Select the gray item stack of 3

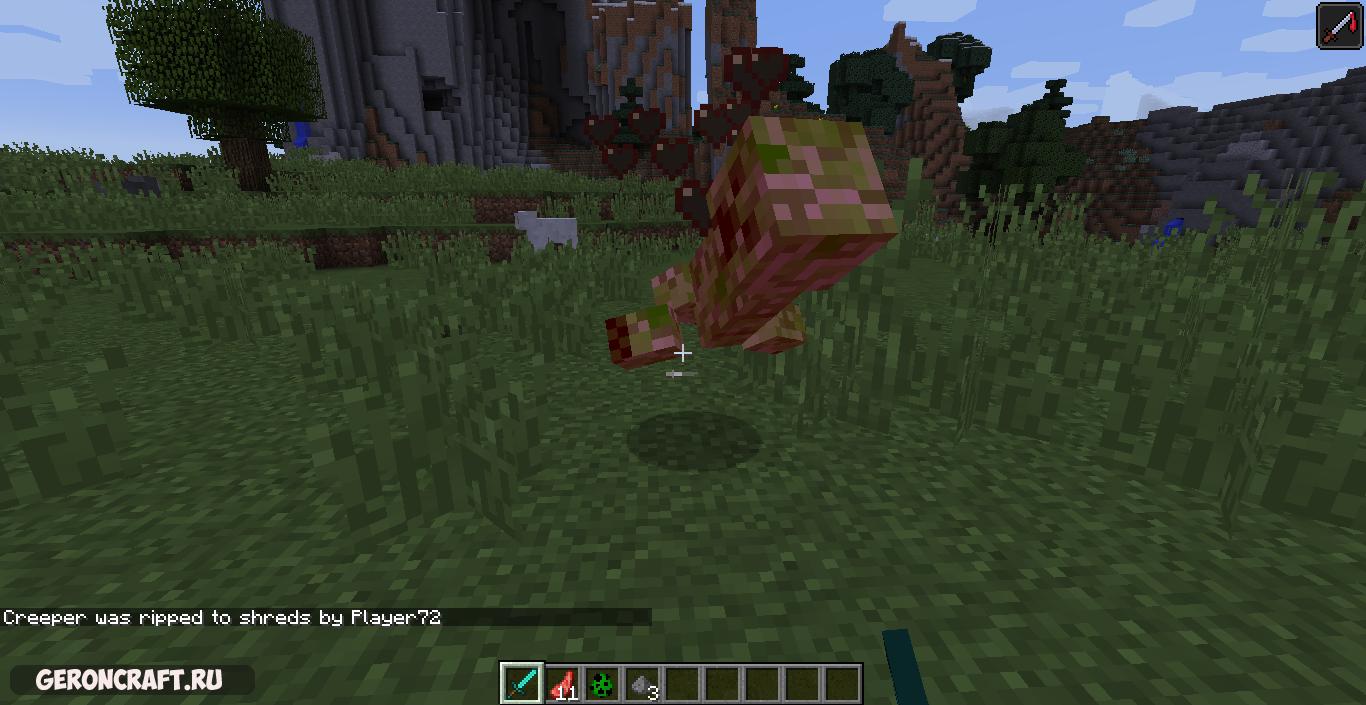[x=642, y=684]
